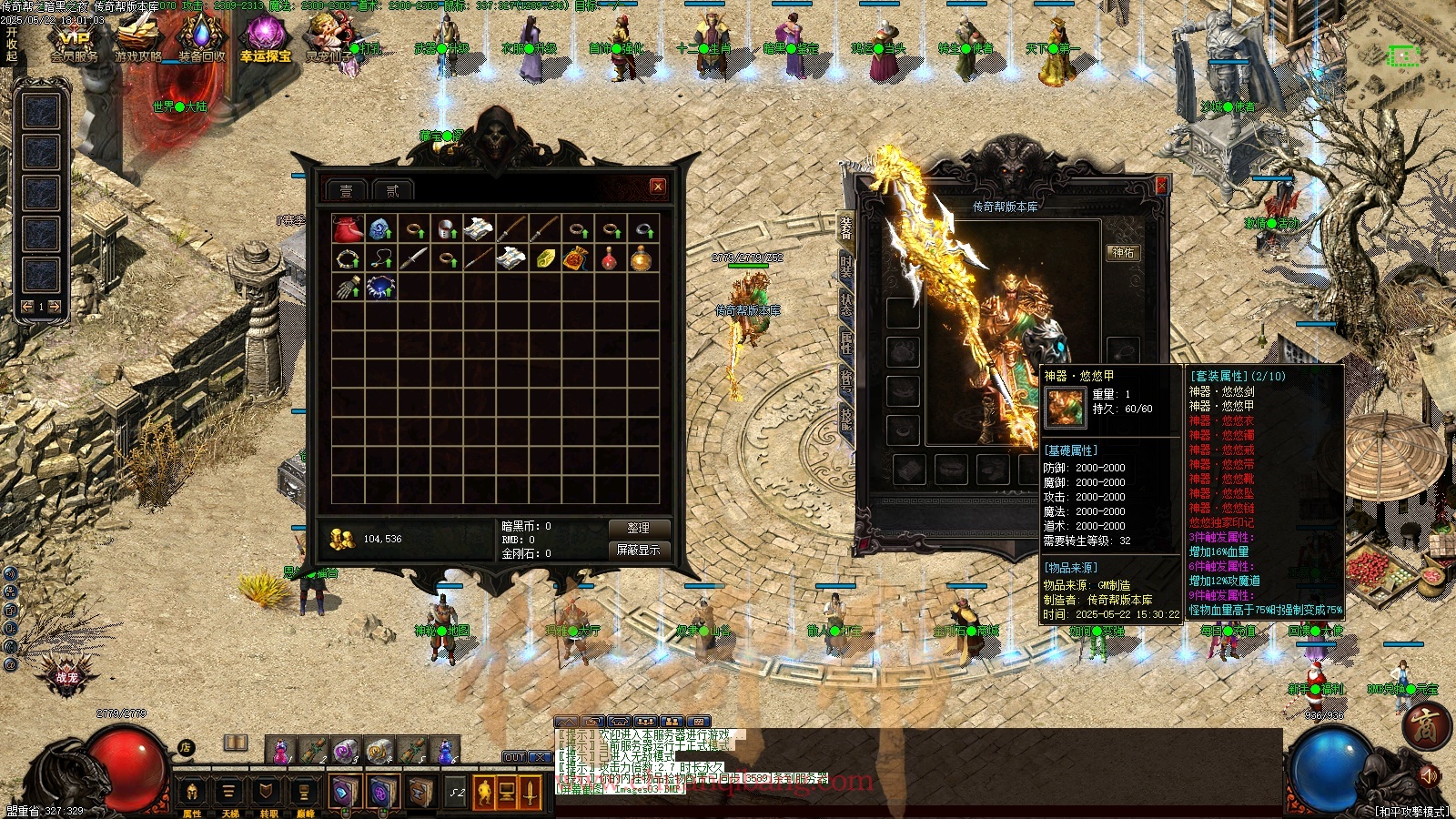
Task: Click the OUT button above the chat
Action: (514, 757)
